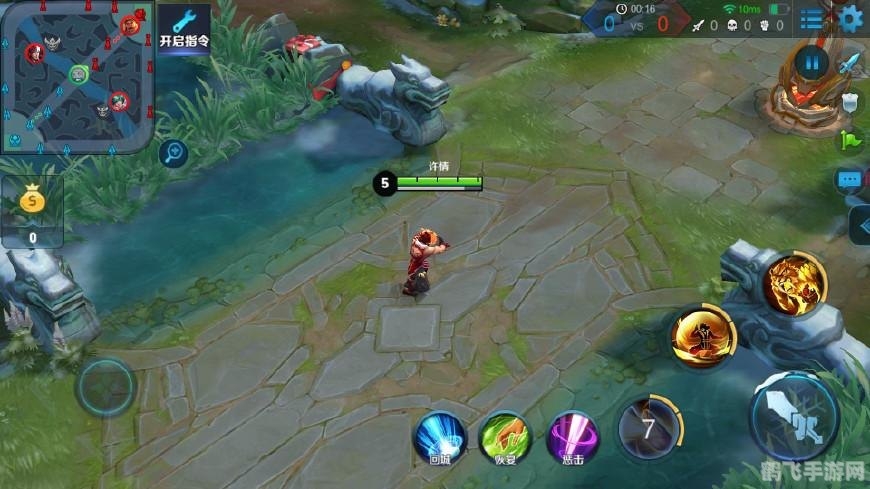The image size is (870, 489).
Task: Click the magnifier icon below the minimap
Action: pos(175,153)
